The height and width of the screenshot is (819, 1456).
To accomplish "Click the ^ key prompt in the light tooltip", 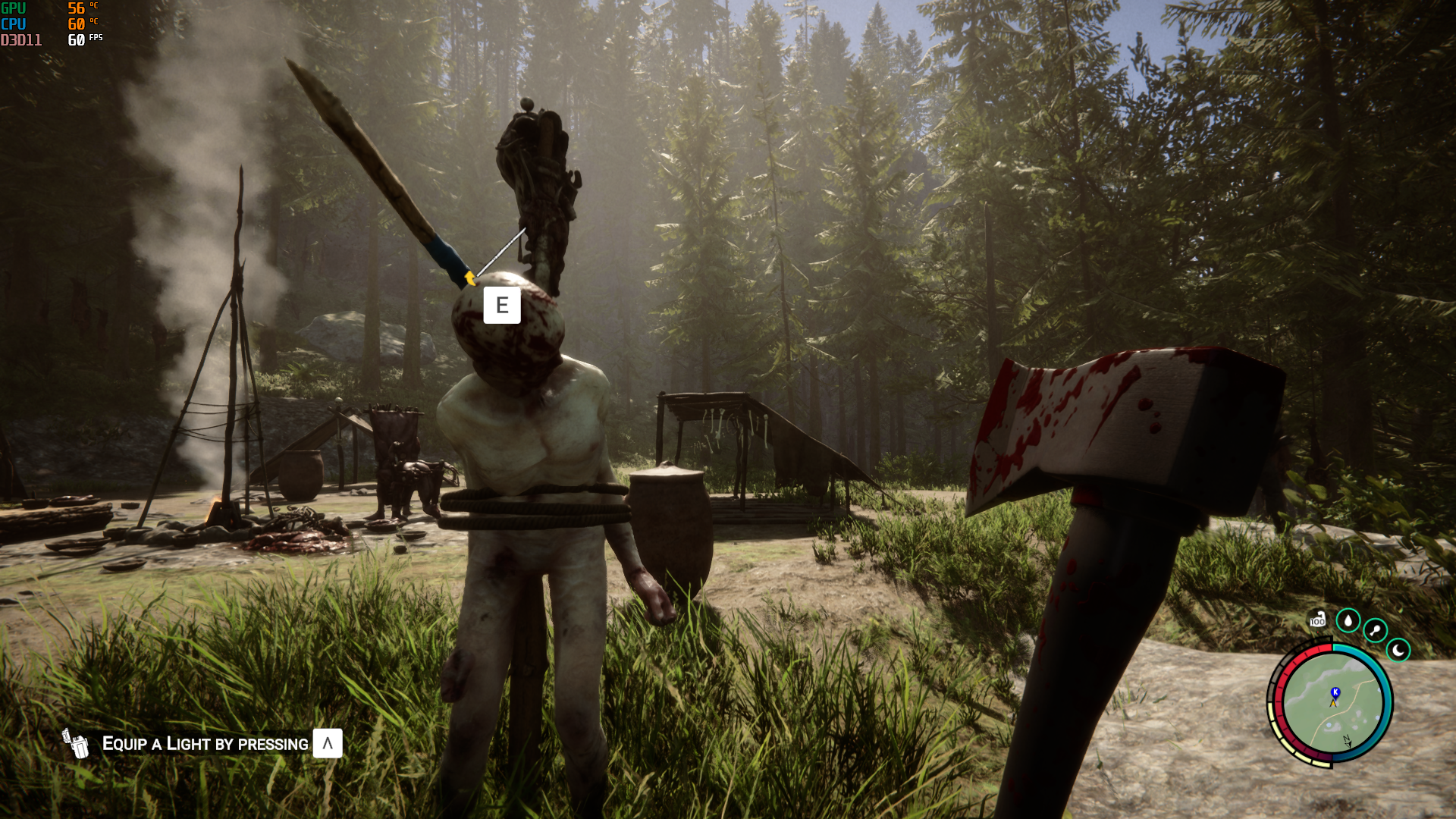I will (x=327, y=743).
